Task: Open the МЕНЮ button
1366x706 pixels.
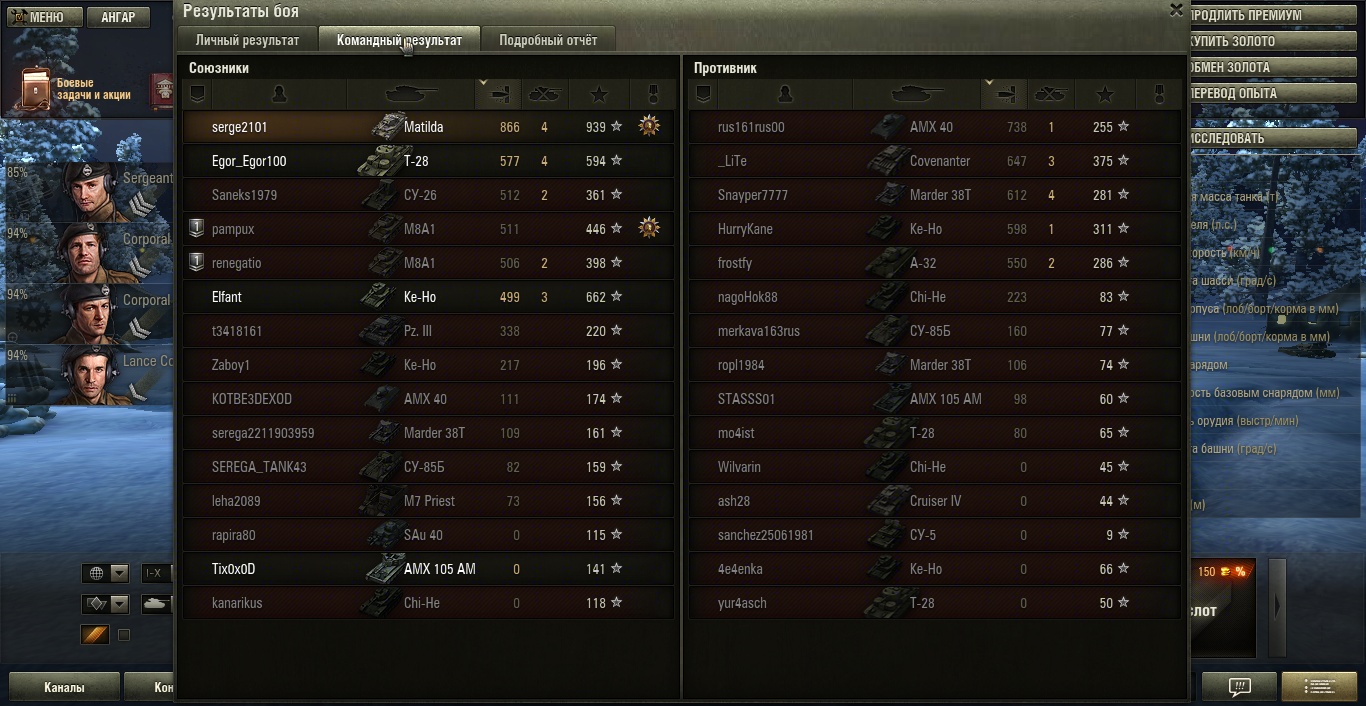Action: [40, 17]
